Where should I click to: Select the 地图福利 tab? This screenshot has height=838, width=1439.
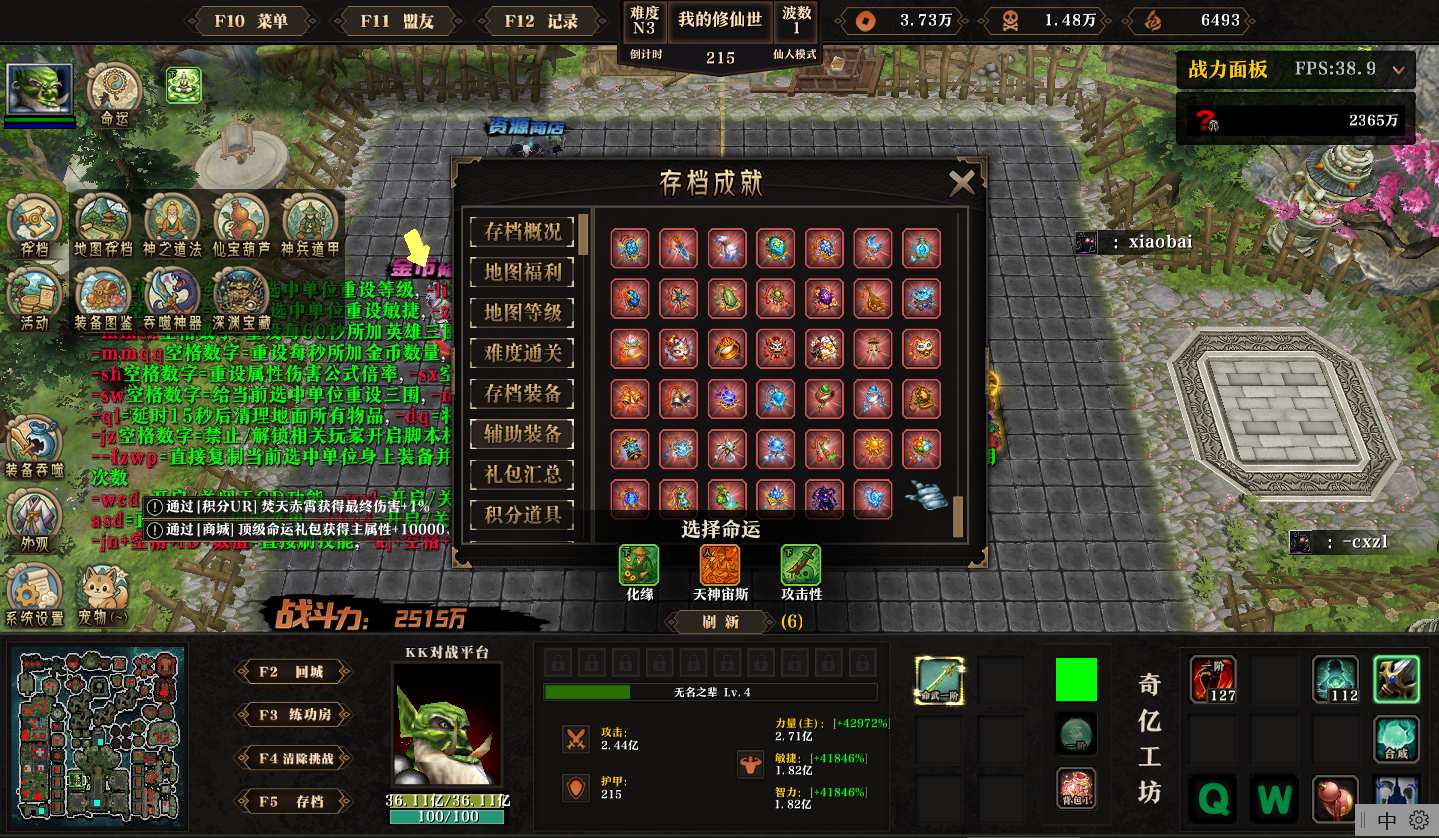coord(523,272)
